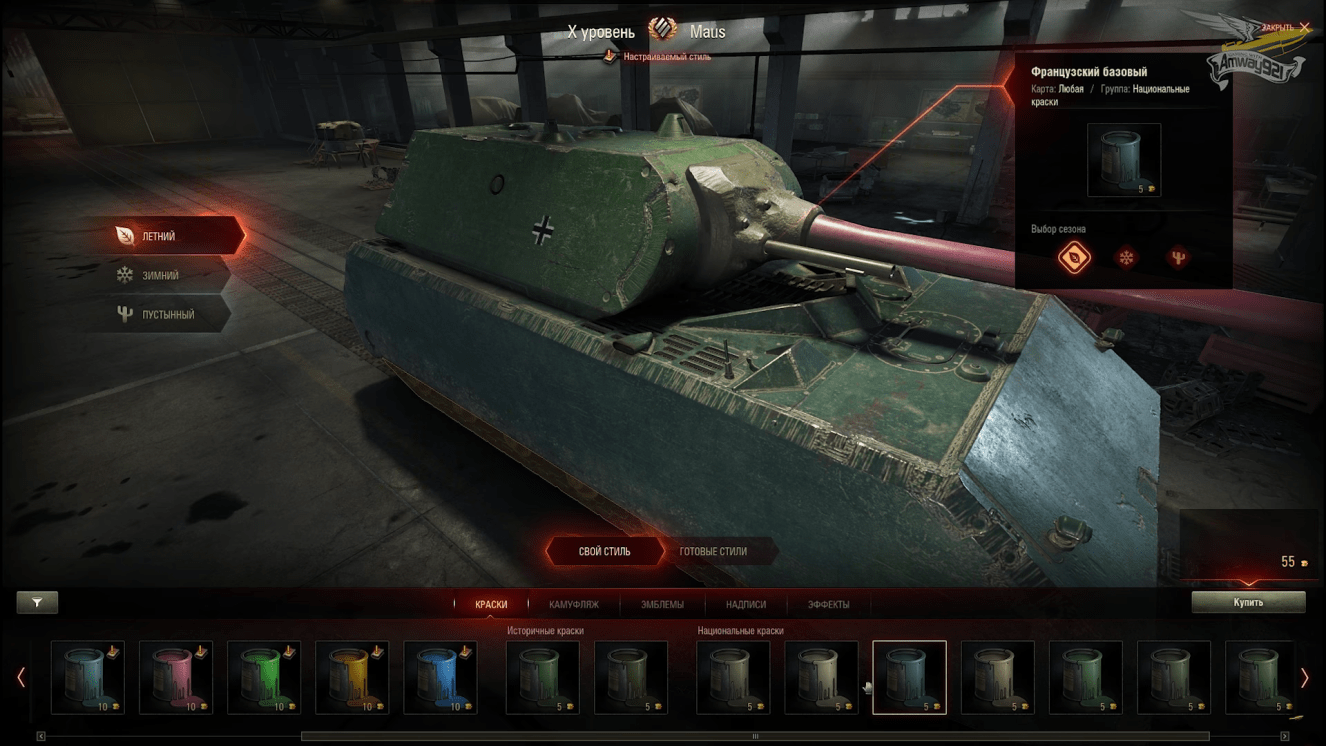
Task: Open the Свой стиль mode
Action: pos(604,551)
